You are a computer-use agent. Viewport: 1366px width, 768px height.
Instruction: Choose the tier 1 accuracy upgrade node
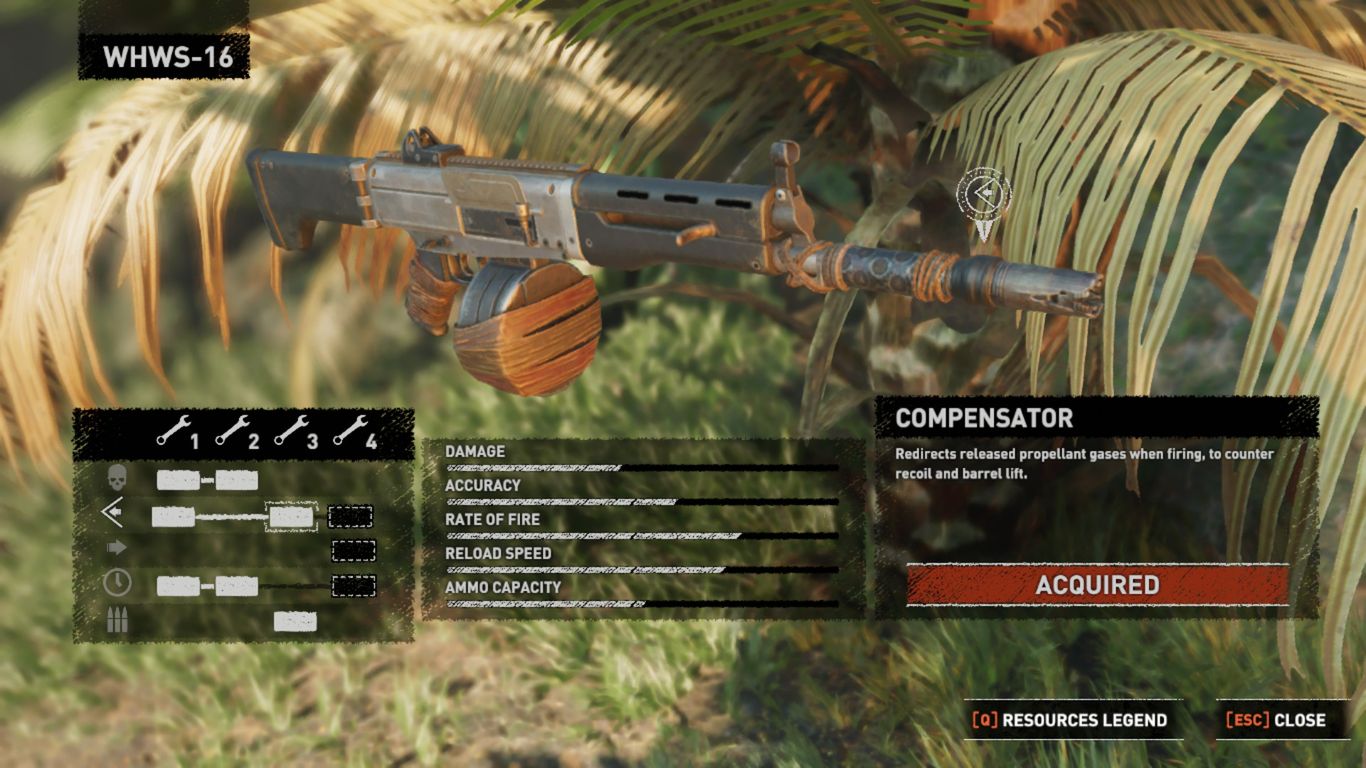coord(173,517)
